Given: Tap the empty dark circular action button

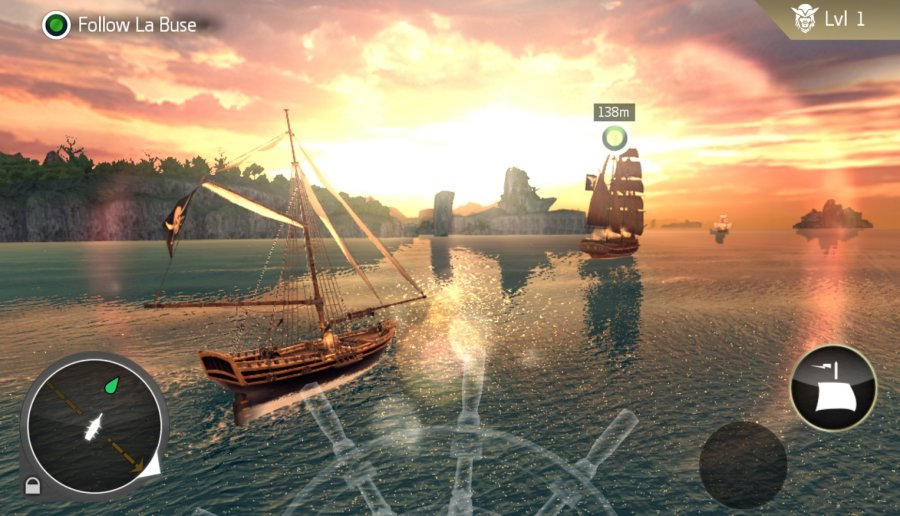Looking at the screenshot, I should [x=742, y=464].
